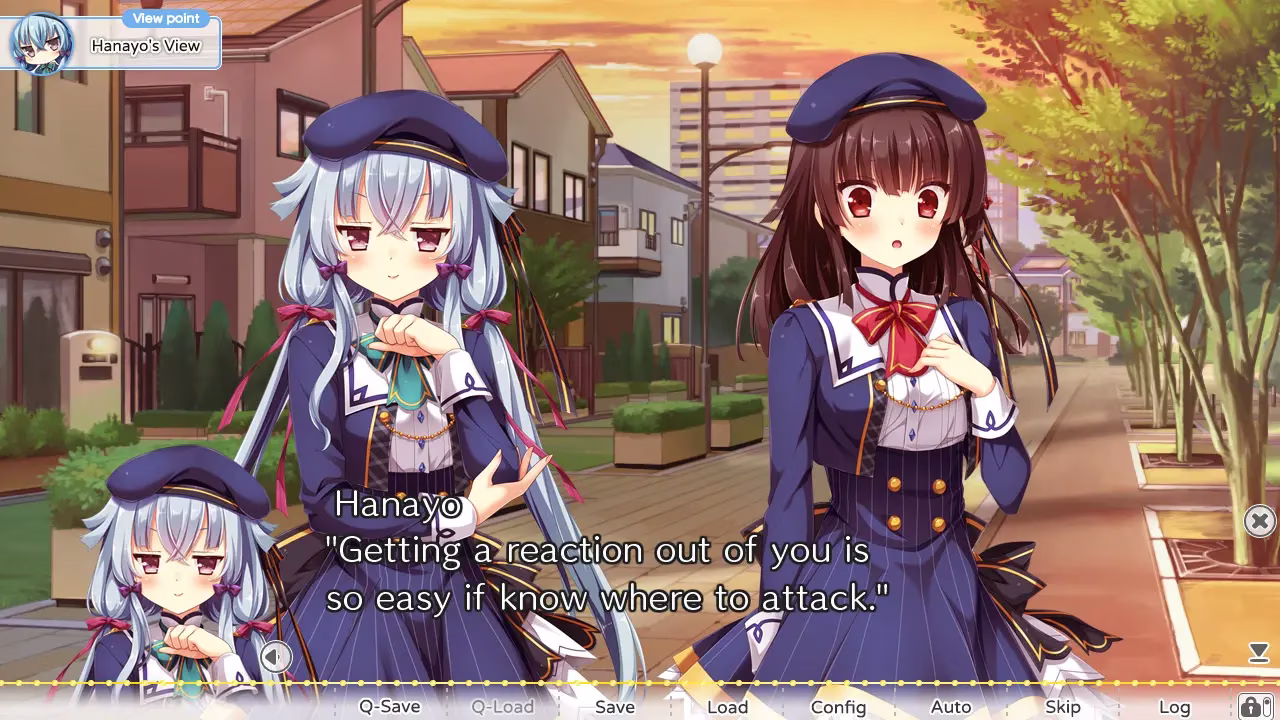This screenshot has height=720, width=1280.
Task: Open the Load menu
Action: point(727,706)
